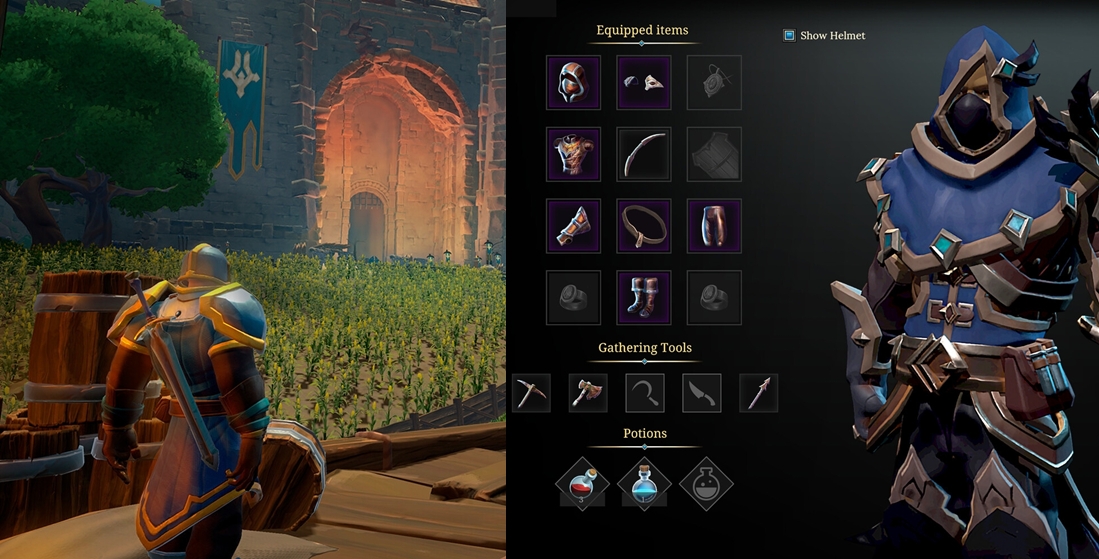
Task: Open the empty skinning knife slot
Action: (701, 393)
